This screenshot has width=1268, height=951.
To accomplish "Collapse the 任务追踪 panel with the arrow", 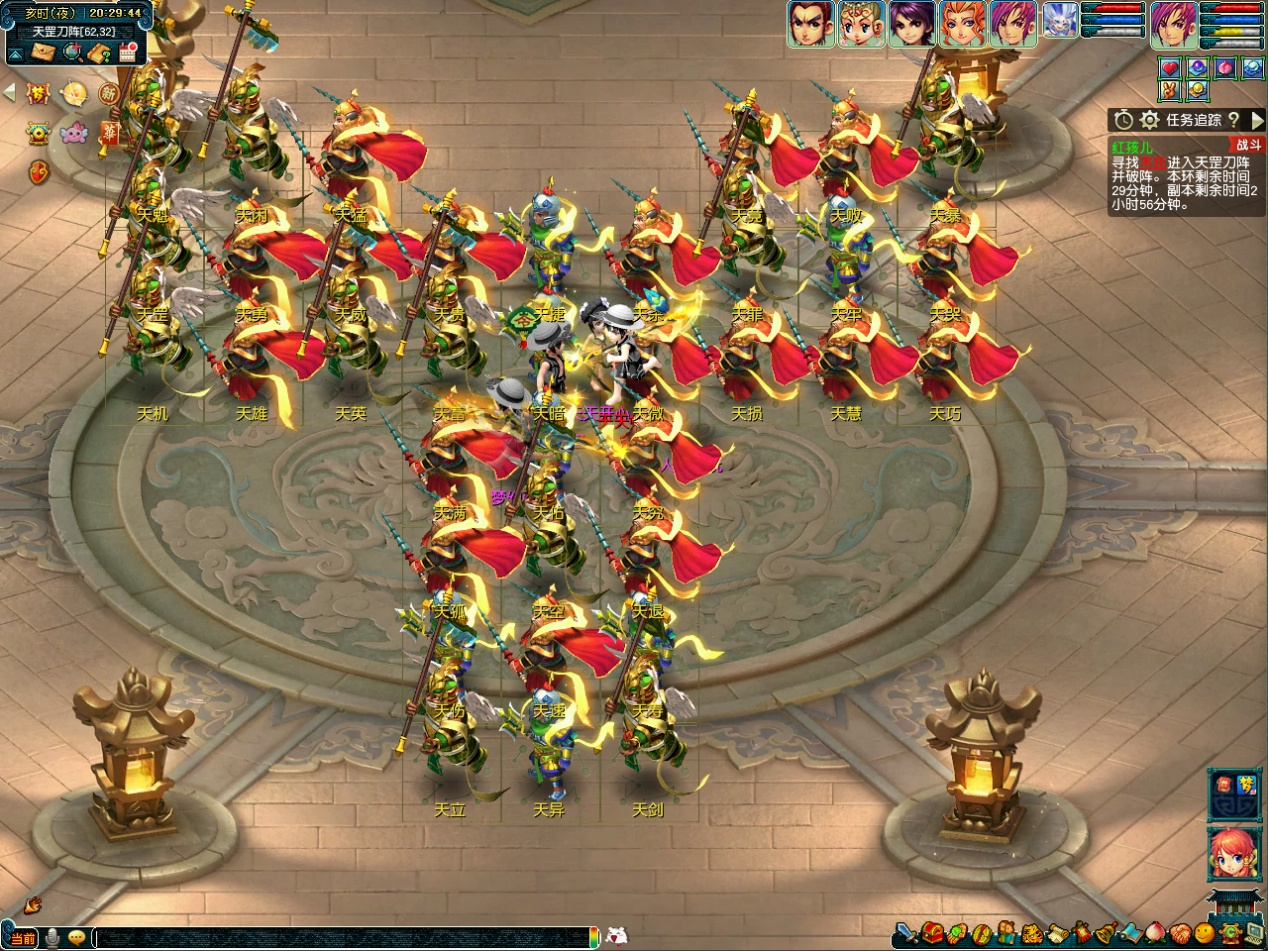I will (x=1257, y=120).
